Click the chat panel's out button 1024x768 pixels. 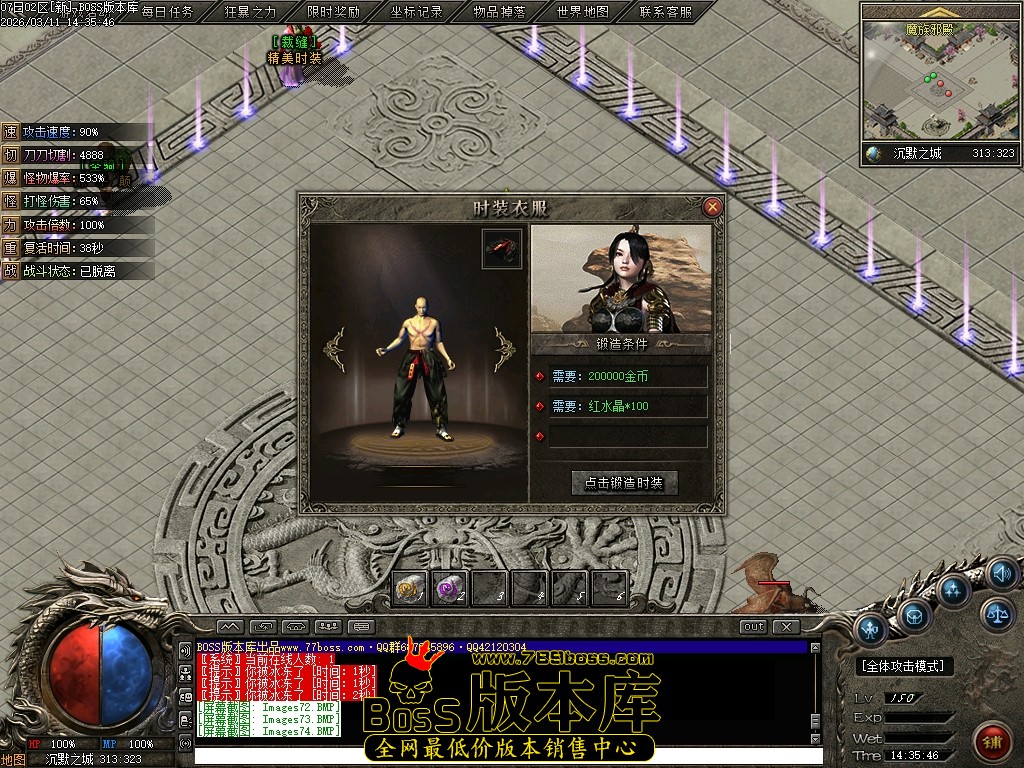[753, 626]
